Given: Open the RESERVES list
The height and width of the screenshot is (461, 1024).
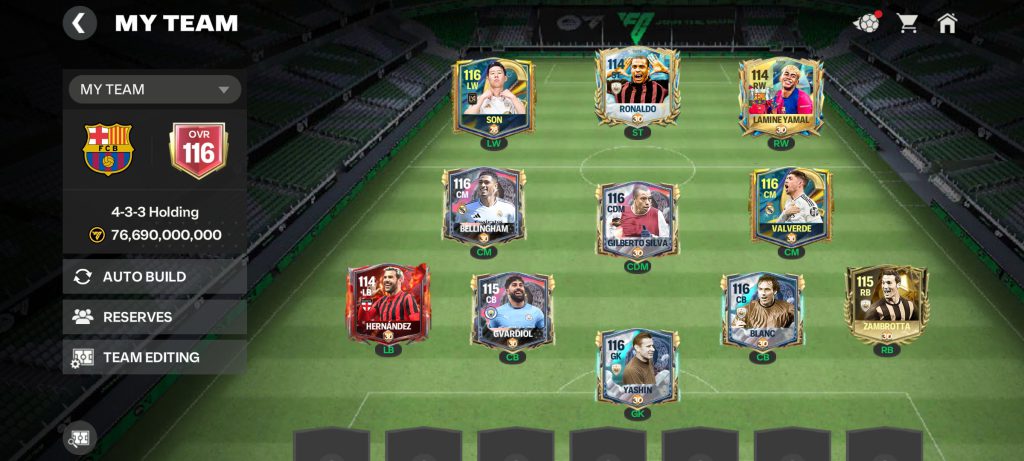Looking at the screenshot, I should (x=155, y=317).
